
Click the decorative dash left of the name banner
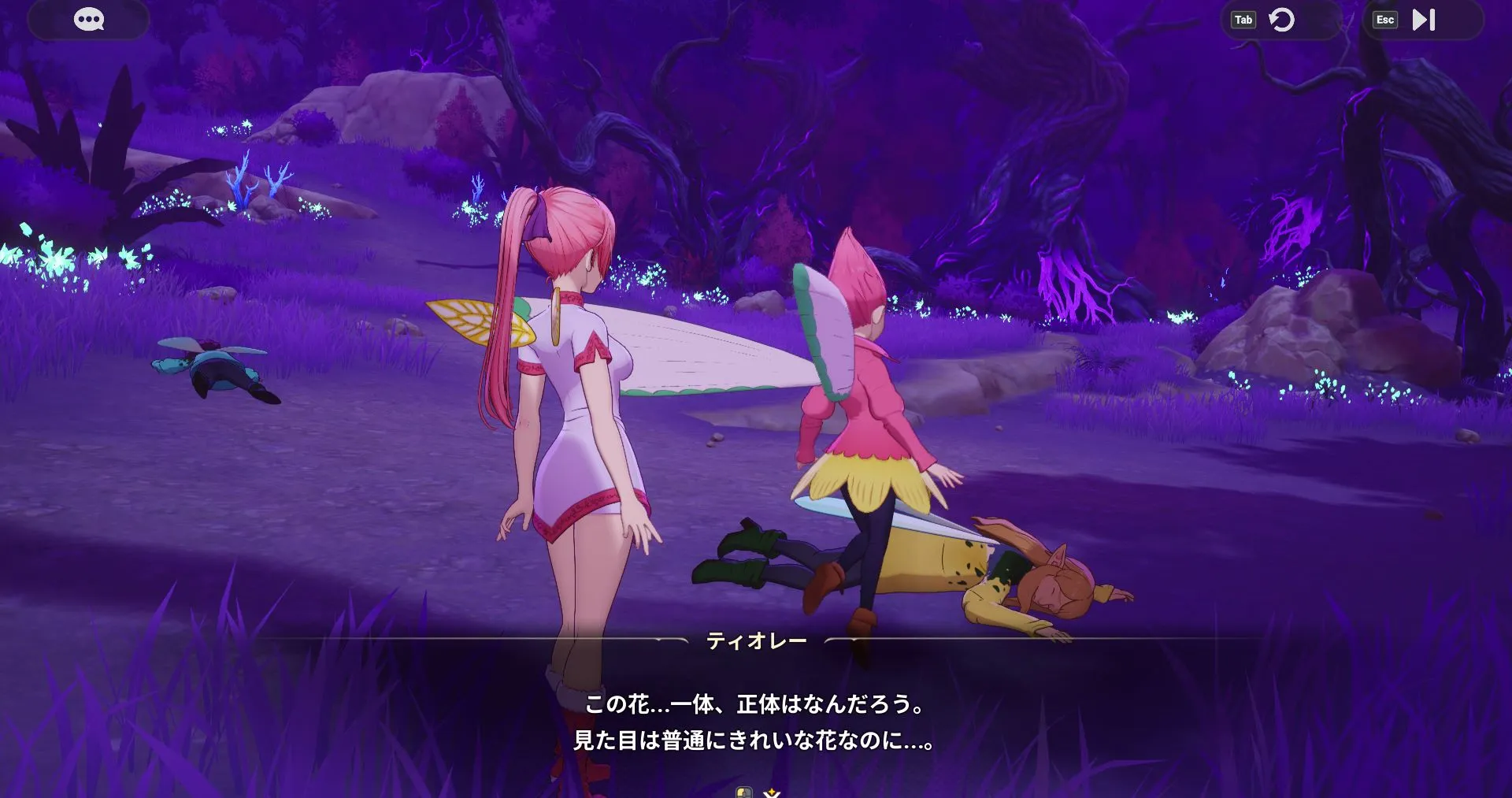pyautogui.click(x=669, y=640)
